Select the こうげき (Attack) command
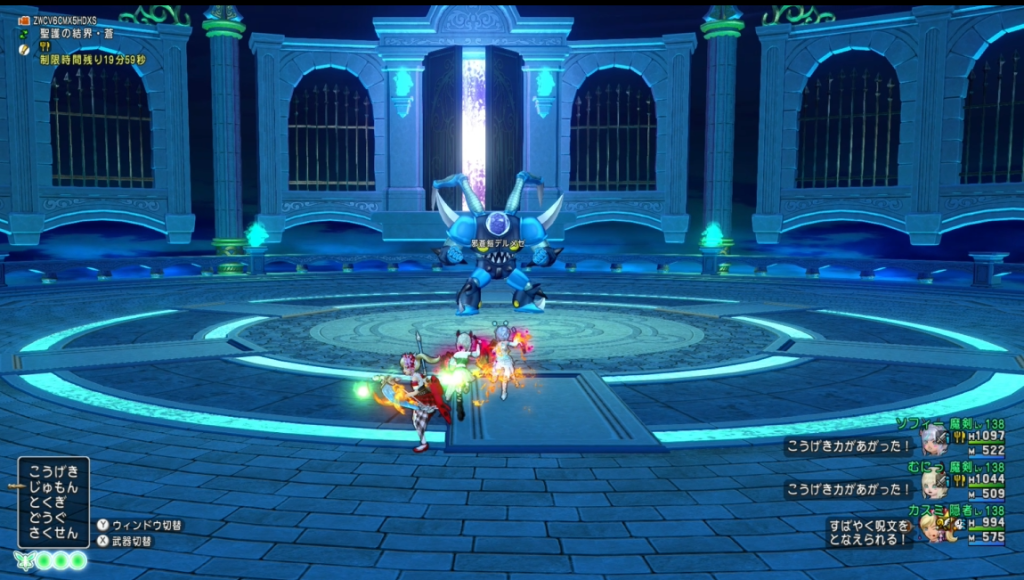Viewport: 1024px width, 580px height. (54, 470)
